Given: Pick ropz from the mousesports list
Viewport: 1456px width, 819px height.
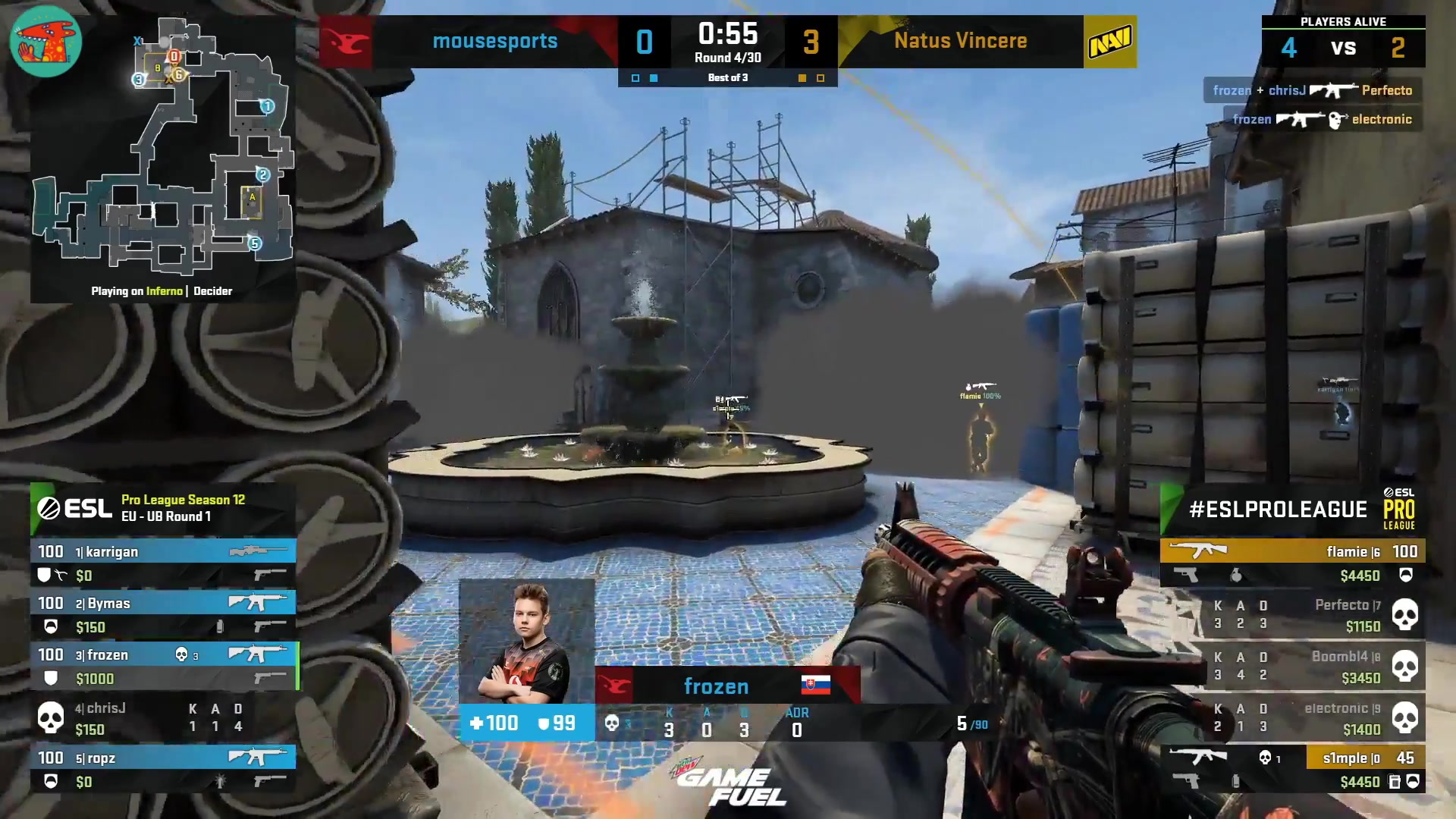Looking at the screenshot, I should [163, 769].
